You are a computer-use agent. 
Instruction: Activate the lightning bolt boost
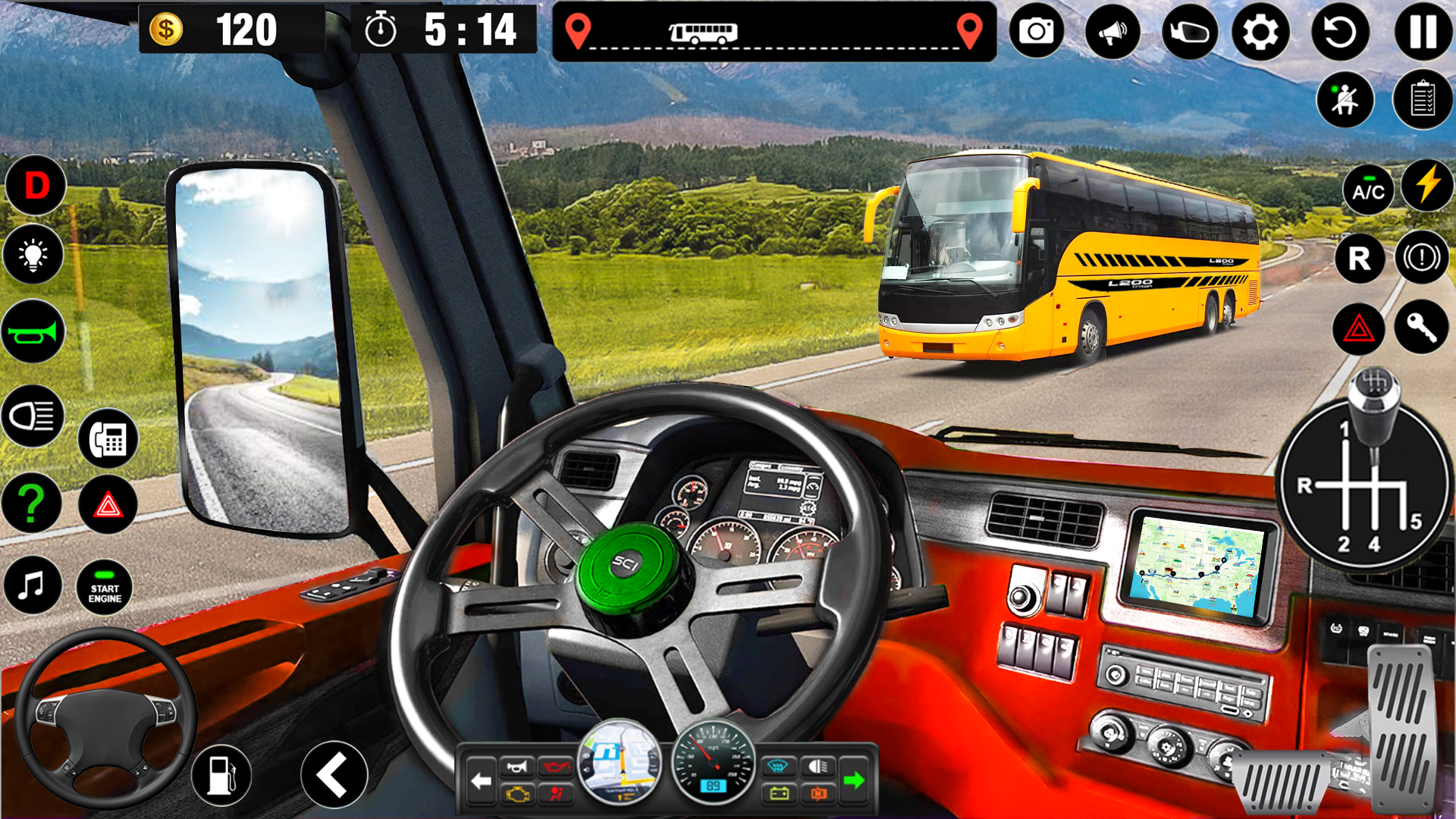[1427, 185]
